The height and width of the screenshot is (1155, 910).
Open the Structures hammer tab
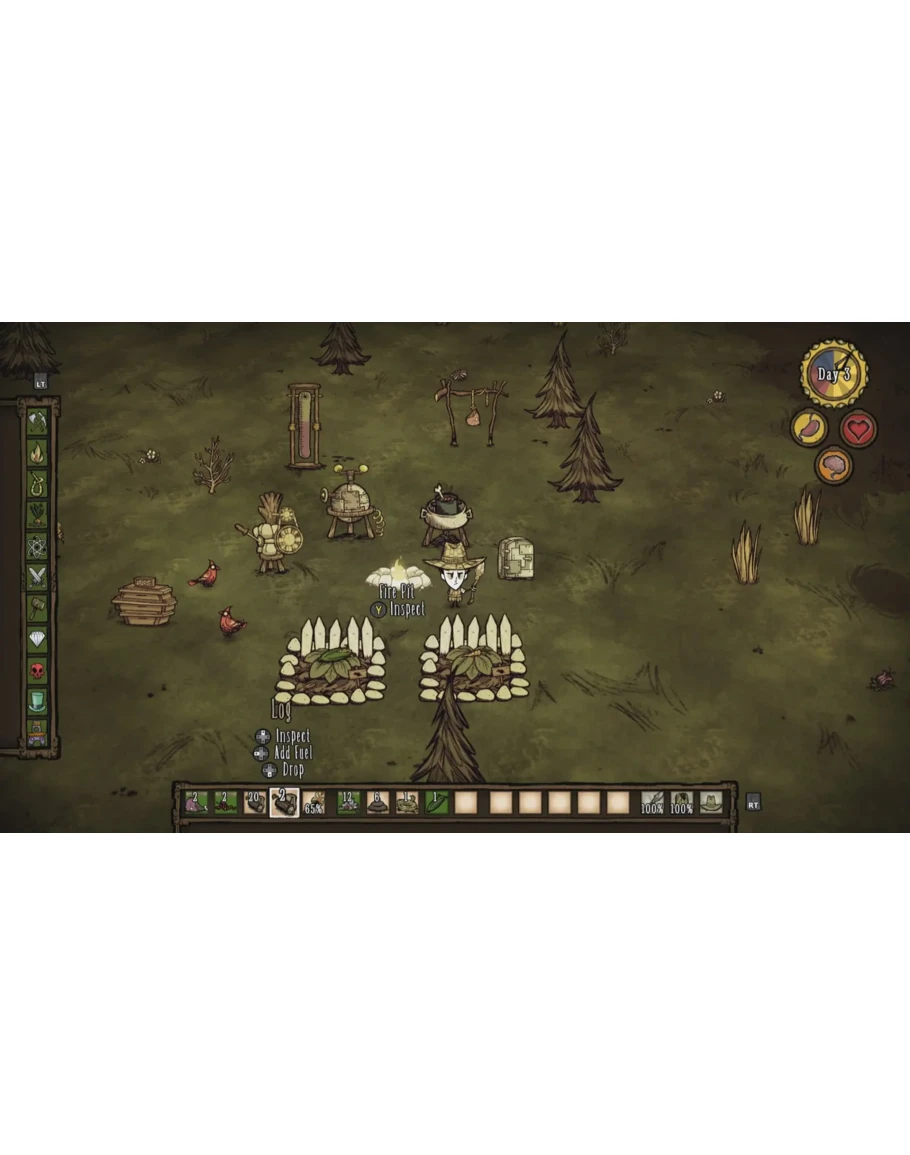(x=38, y=607)
